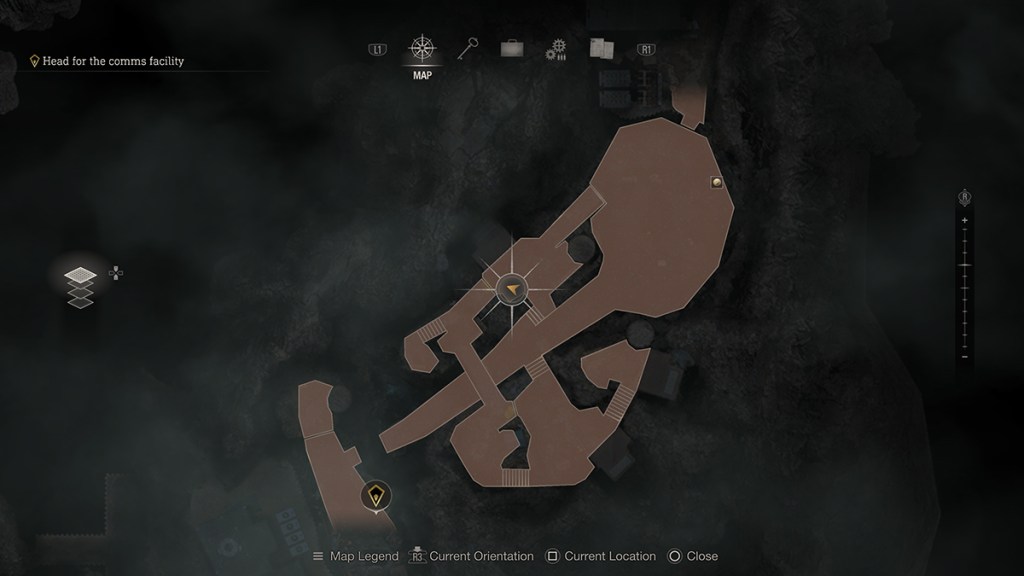Center map on Current Location
The height and width of the screenshot is (576, 1024).
pos(601,556)
